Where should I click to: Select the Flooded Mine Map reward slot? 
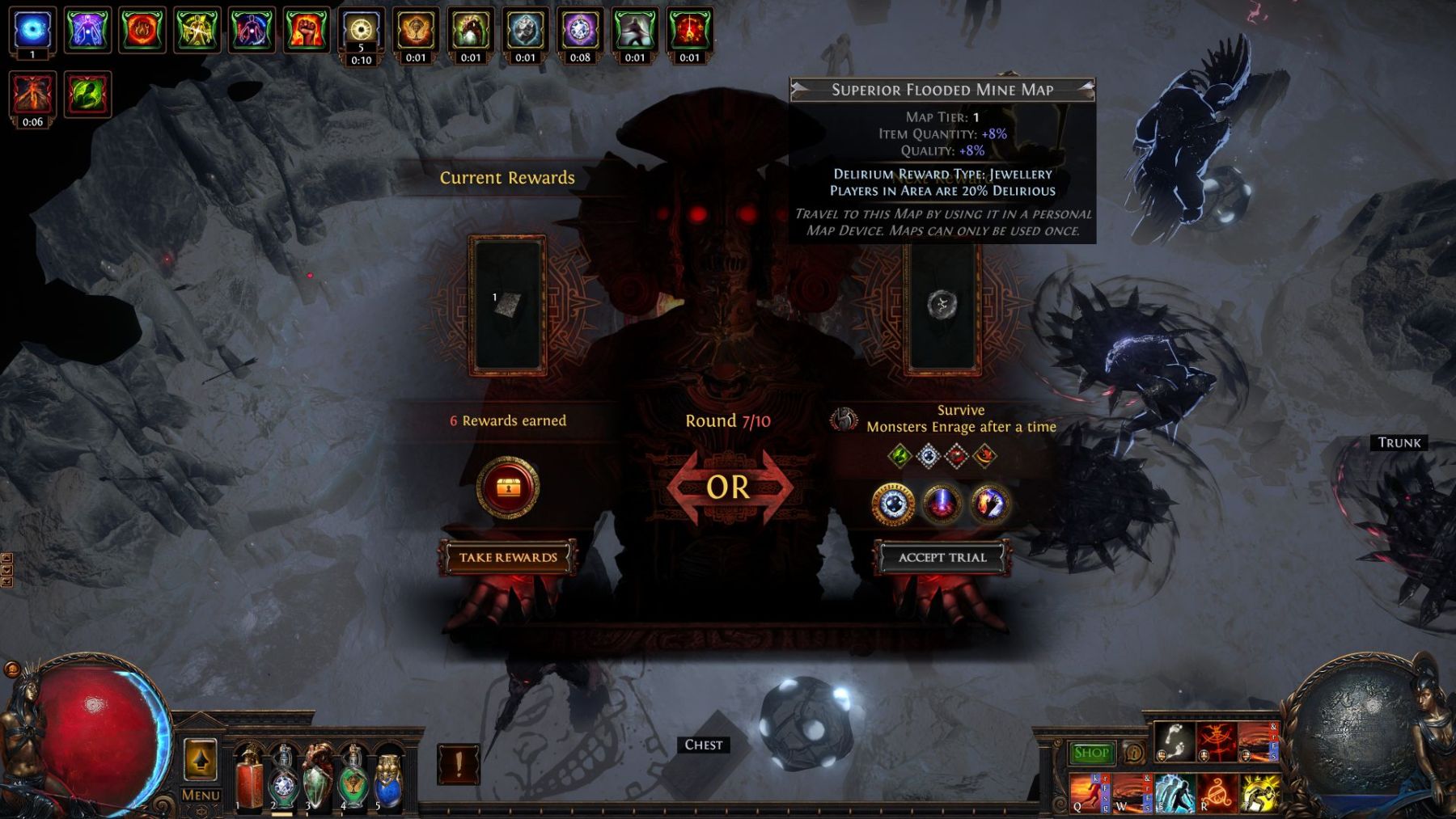[x=942, y=306]
